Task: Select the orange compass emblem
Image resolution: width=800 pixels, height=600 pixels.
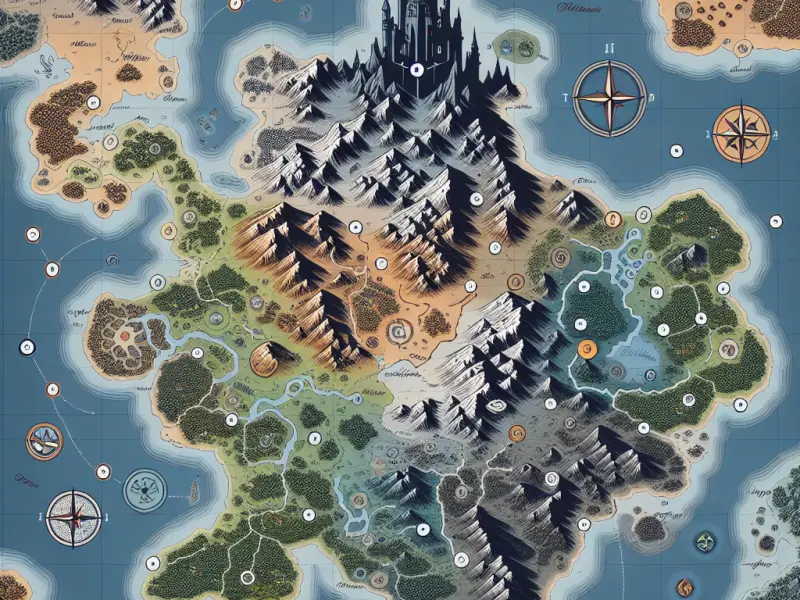Action: [x=743, y=133]
